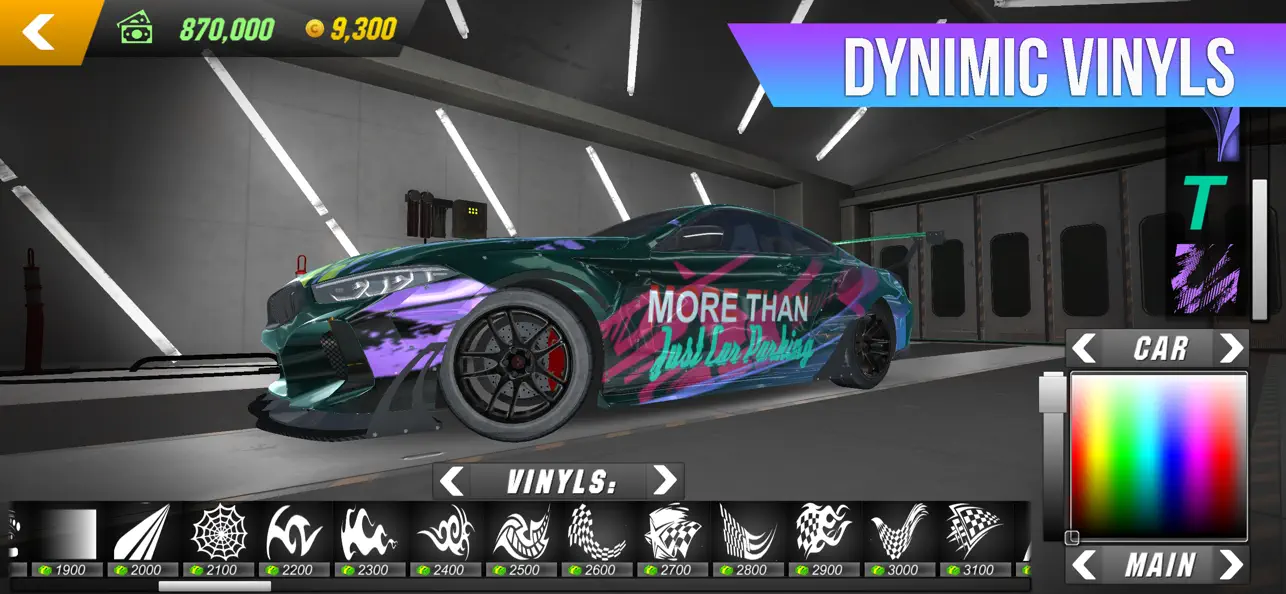Show the next vinyls category

coord(663,482)
